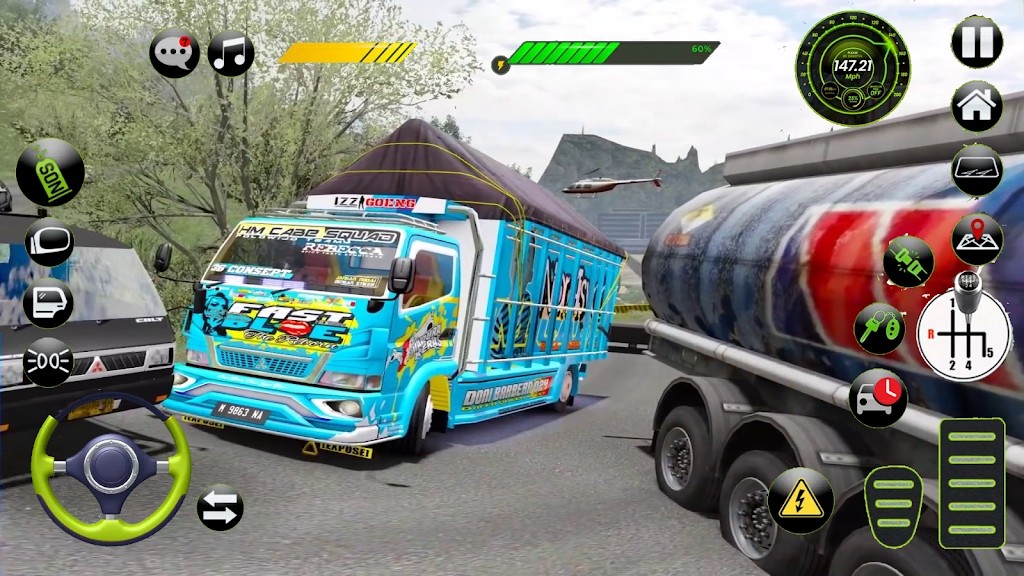The height and width of the screenshot is (576, 1024).
Task: Open the chat message bubble
Action: (x=174, y=53)
